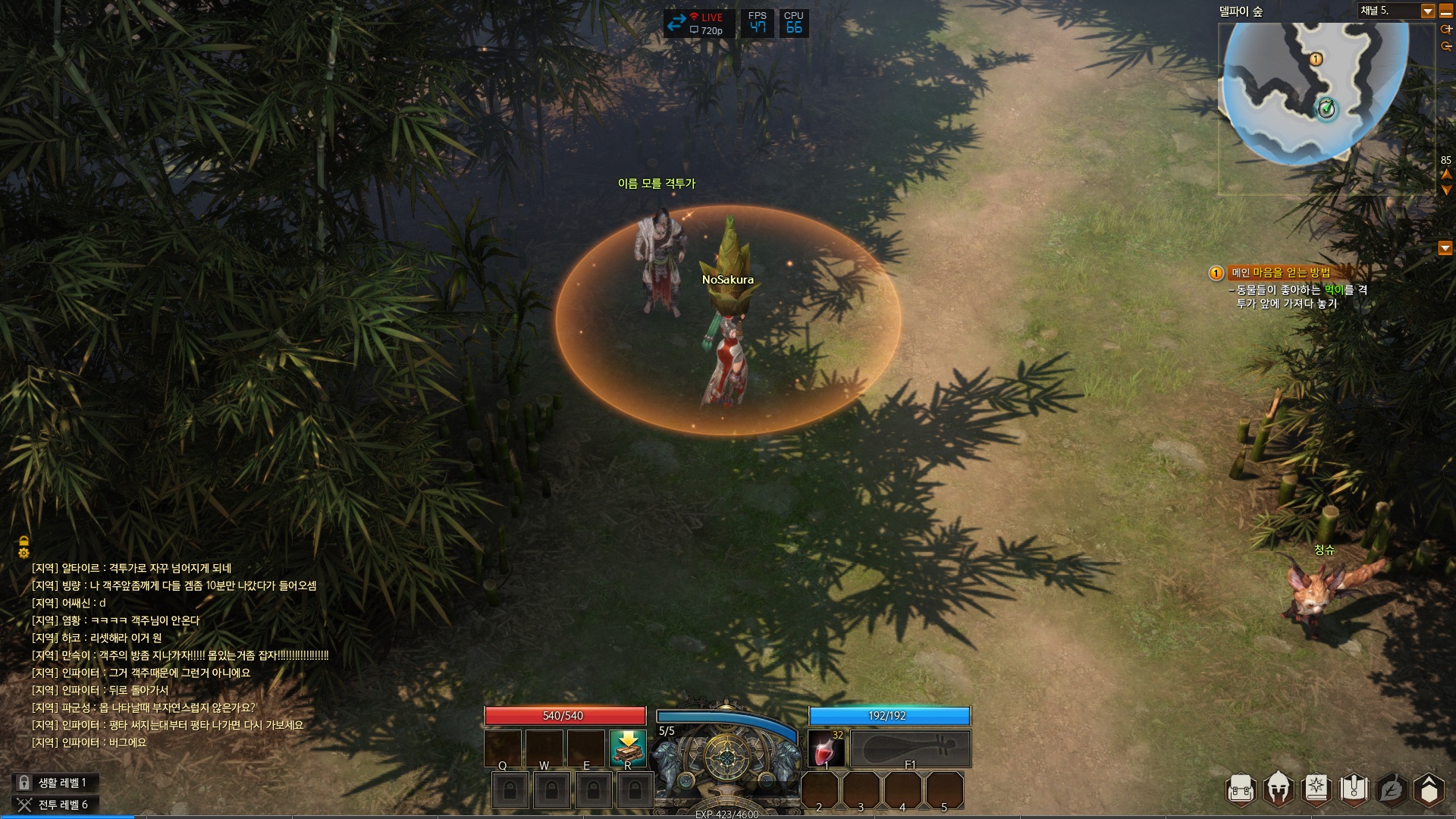
Task: Zoom out the minimap
Action: (1446, 46)
